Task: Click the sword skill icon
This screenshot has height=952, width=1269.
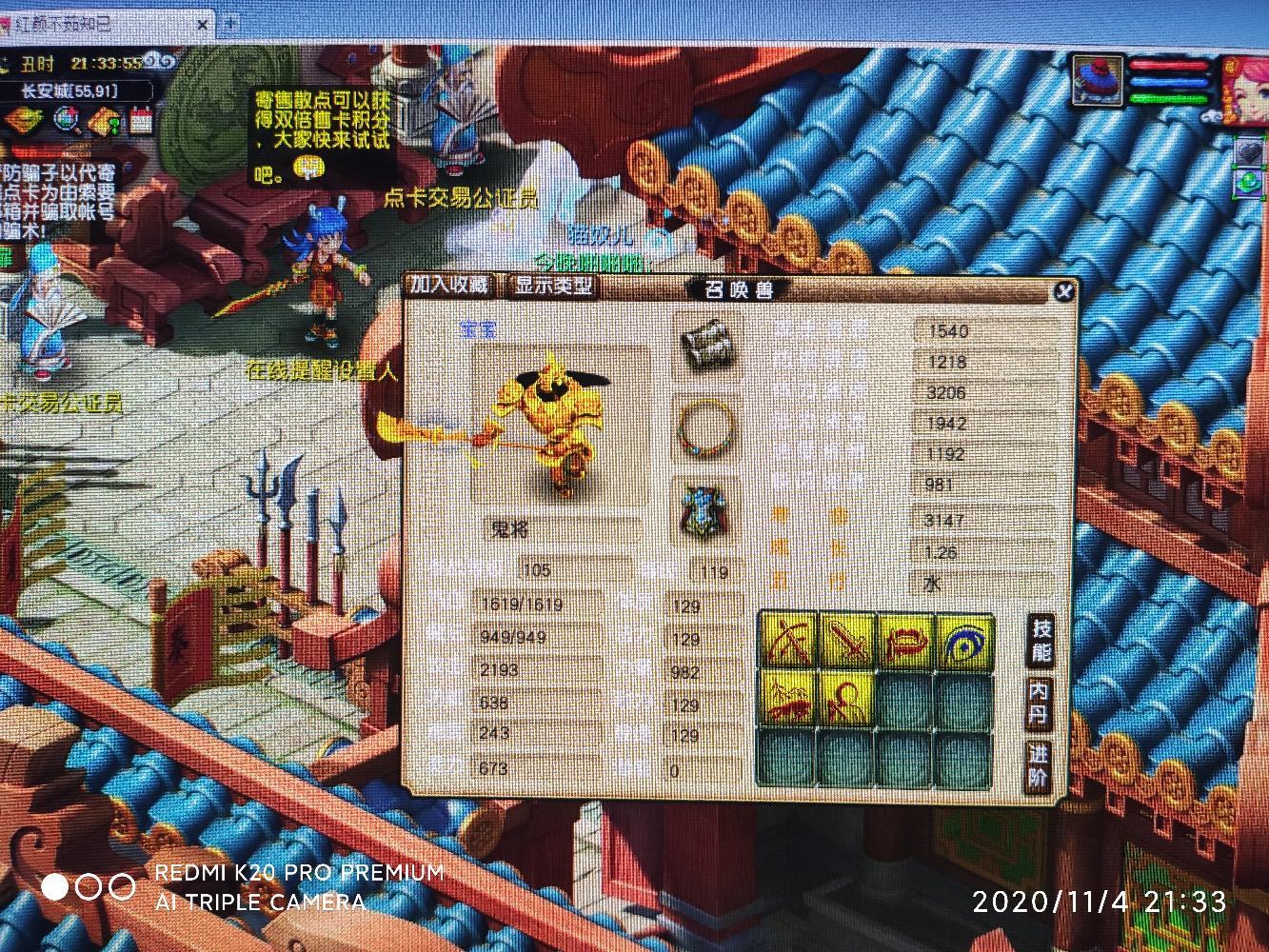Action: 847,642
